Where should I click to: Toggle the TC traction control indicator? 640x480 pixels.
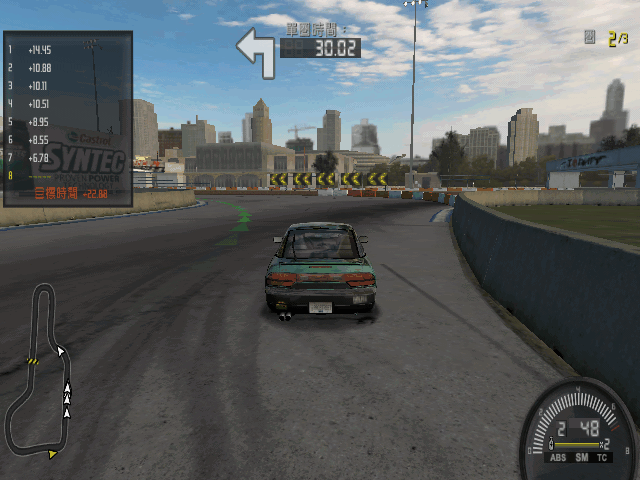click(x=602, y=457)
